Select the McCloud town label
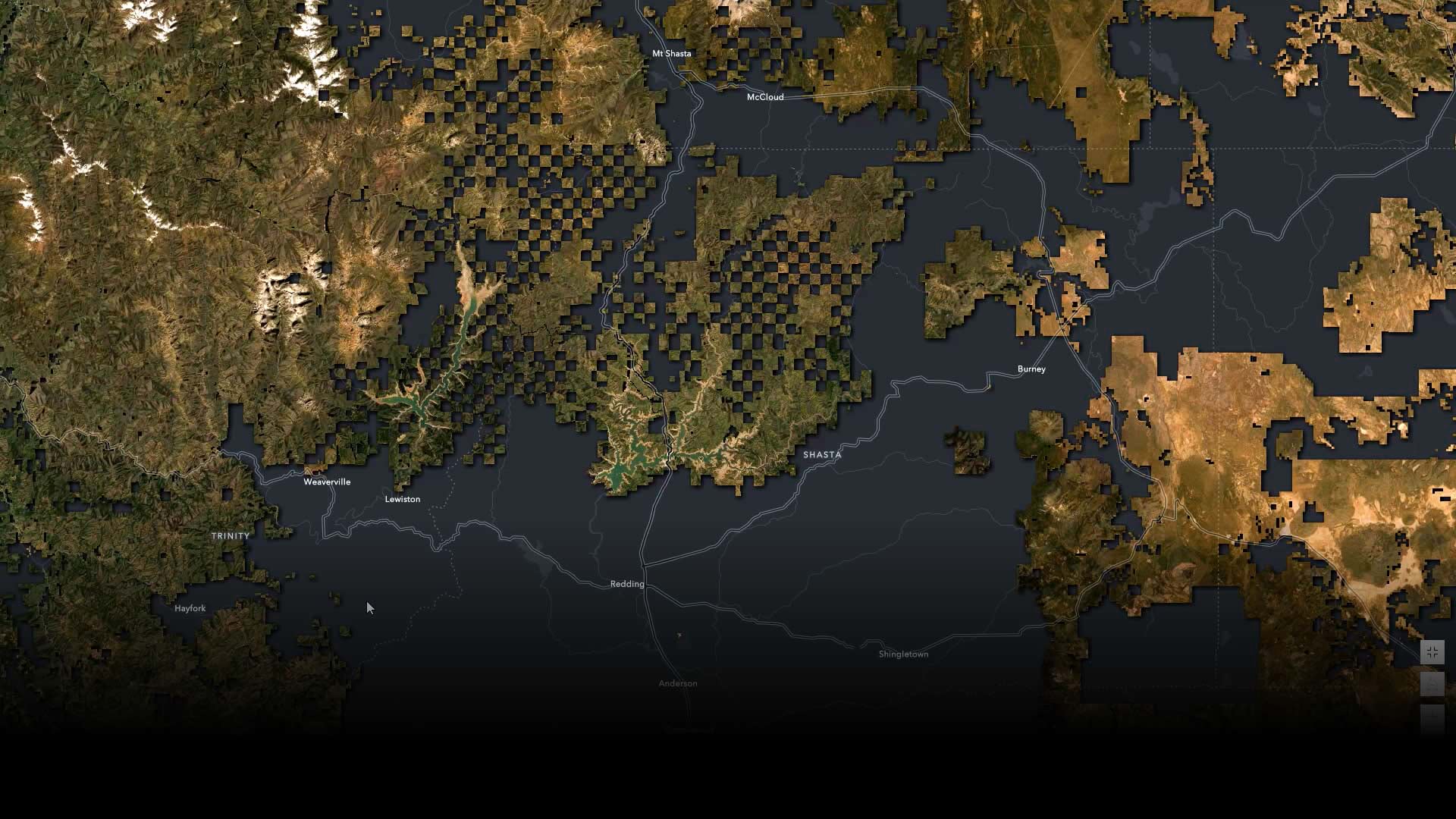The width and height of the screenshot is (1456, 819). tap(765, 98)
